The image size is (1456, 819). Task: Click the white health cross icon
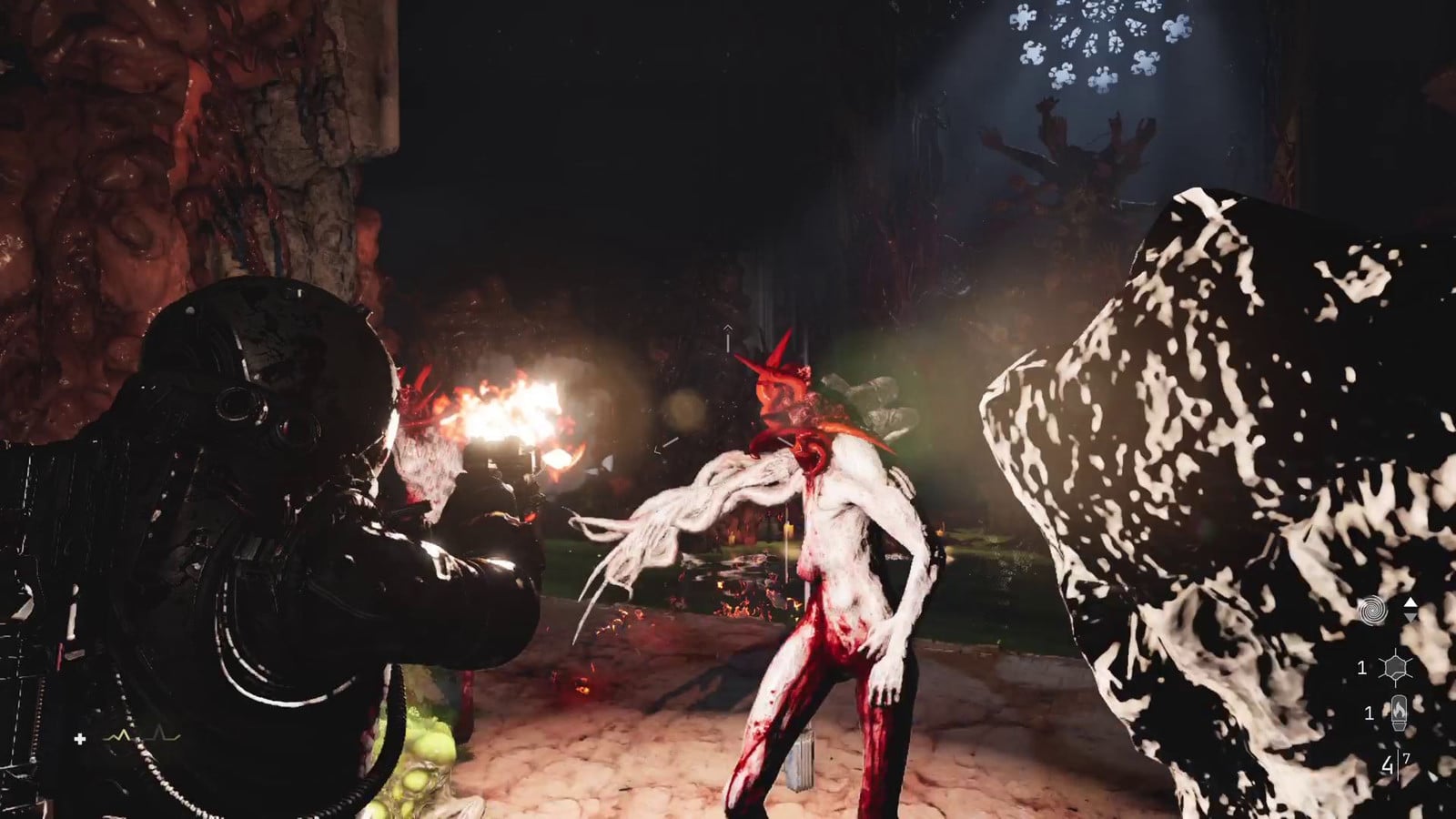(x=80, y=739)
